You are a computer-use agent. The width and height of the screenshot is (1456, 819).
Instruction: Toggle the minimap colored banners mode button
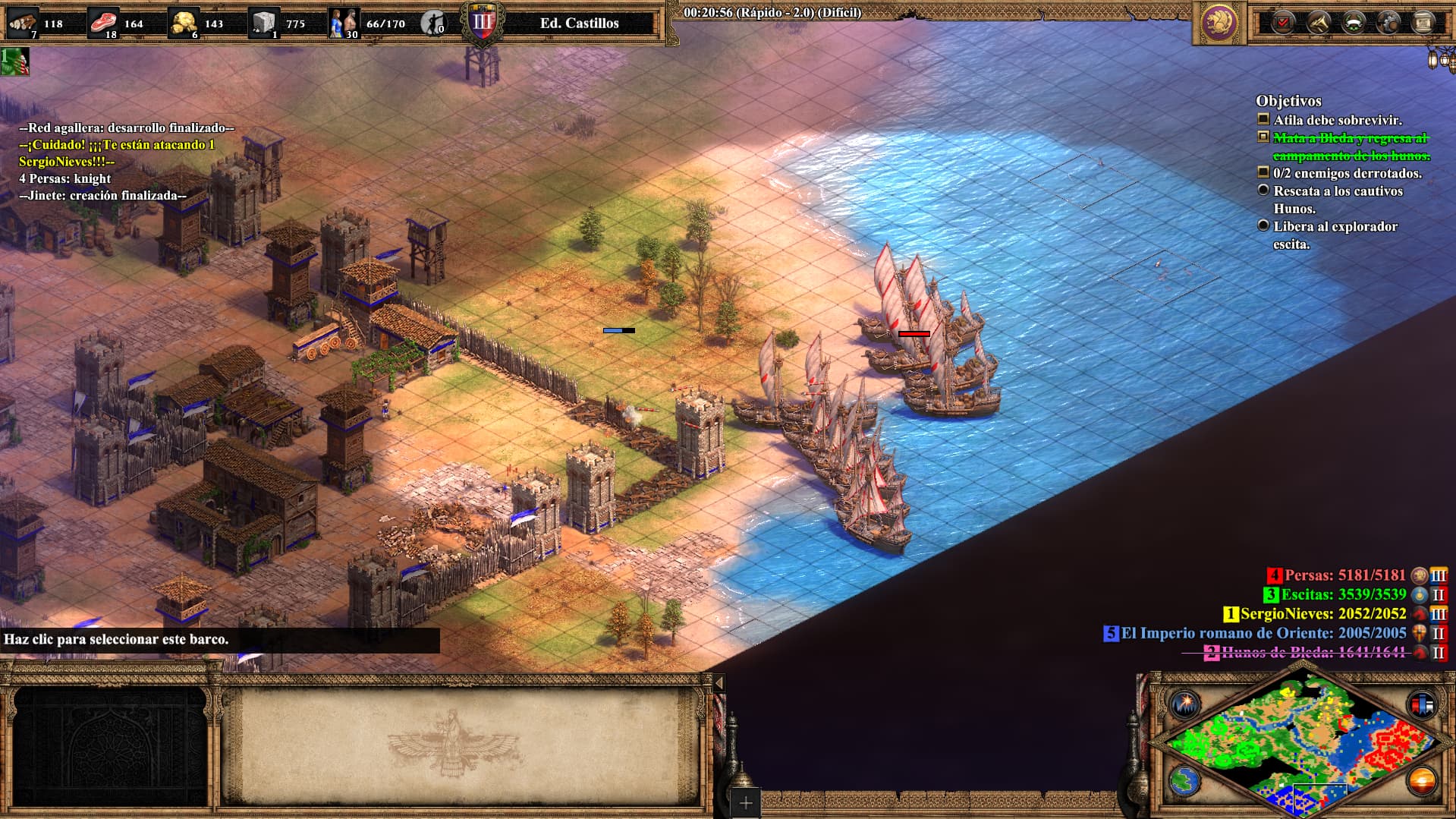coord(1422,704)
